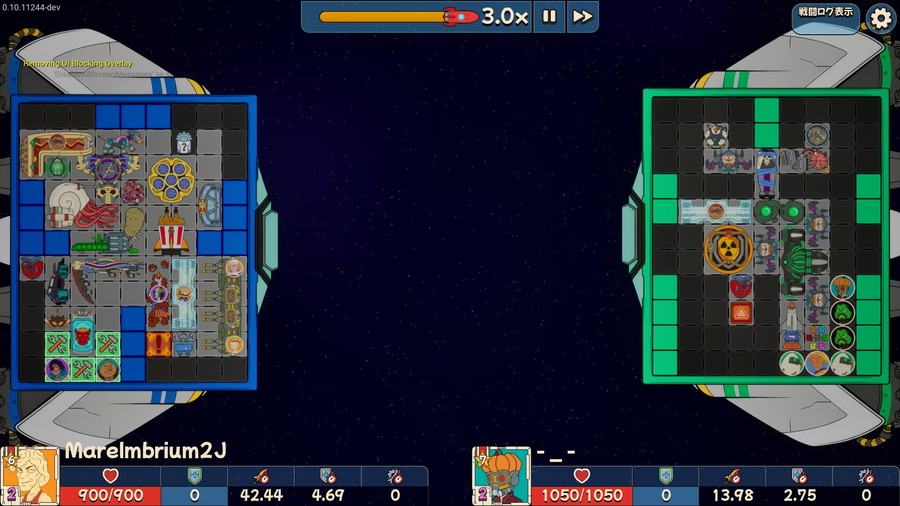The height and width of the screenshot is (506, 900).
Task: Inspect the space shuttle item
Action: 791,316
